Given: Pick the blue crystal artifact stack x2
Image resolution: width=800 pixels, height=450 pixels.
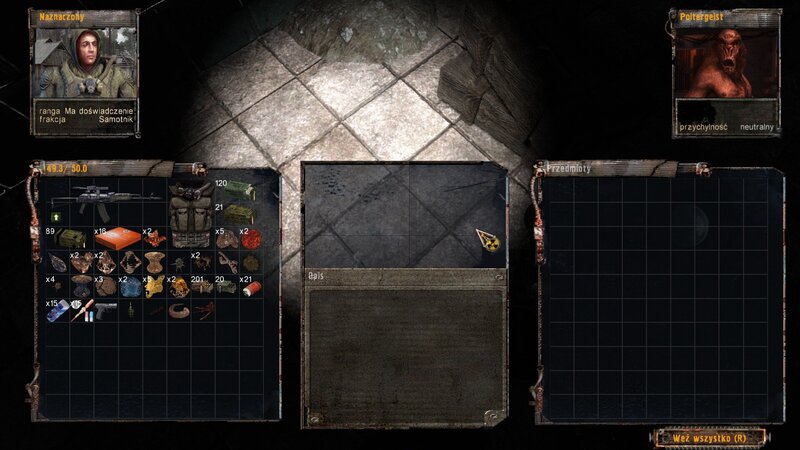Looking at the screenshot, I should point(130,288).
